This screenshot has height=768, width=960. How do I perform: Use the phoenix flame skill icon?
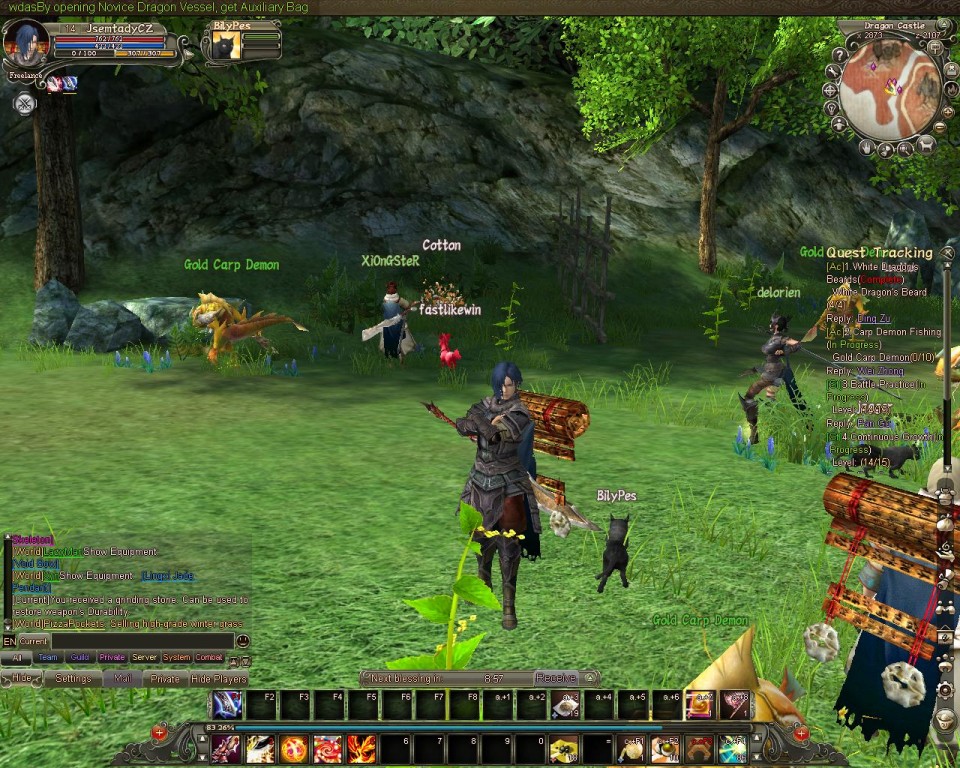point(362,748)
